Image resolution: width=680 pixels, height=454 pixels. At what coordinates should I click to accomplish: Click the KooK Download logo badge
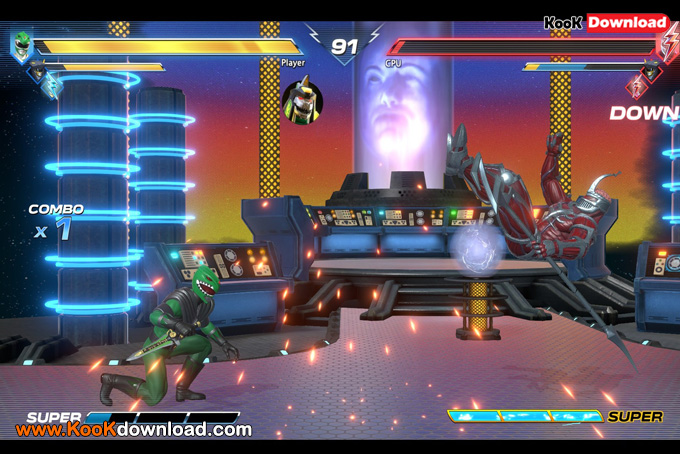[606, 22]
